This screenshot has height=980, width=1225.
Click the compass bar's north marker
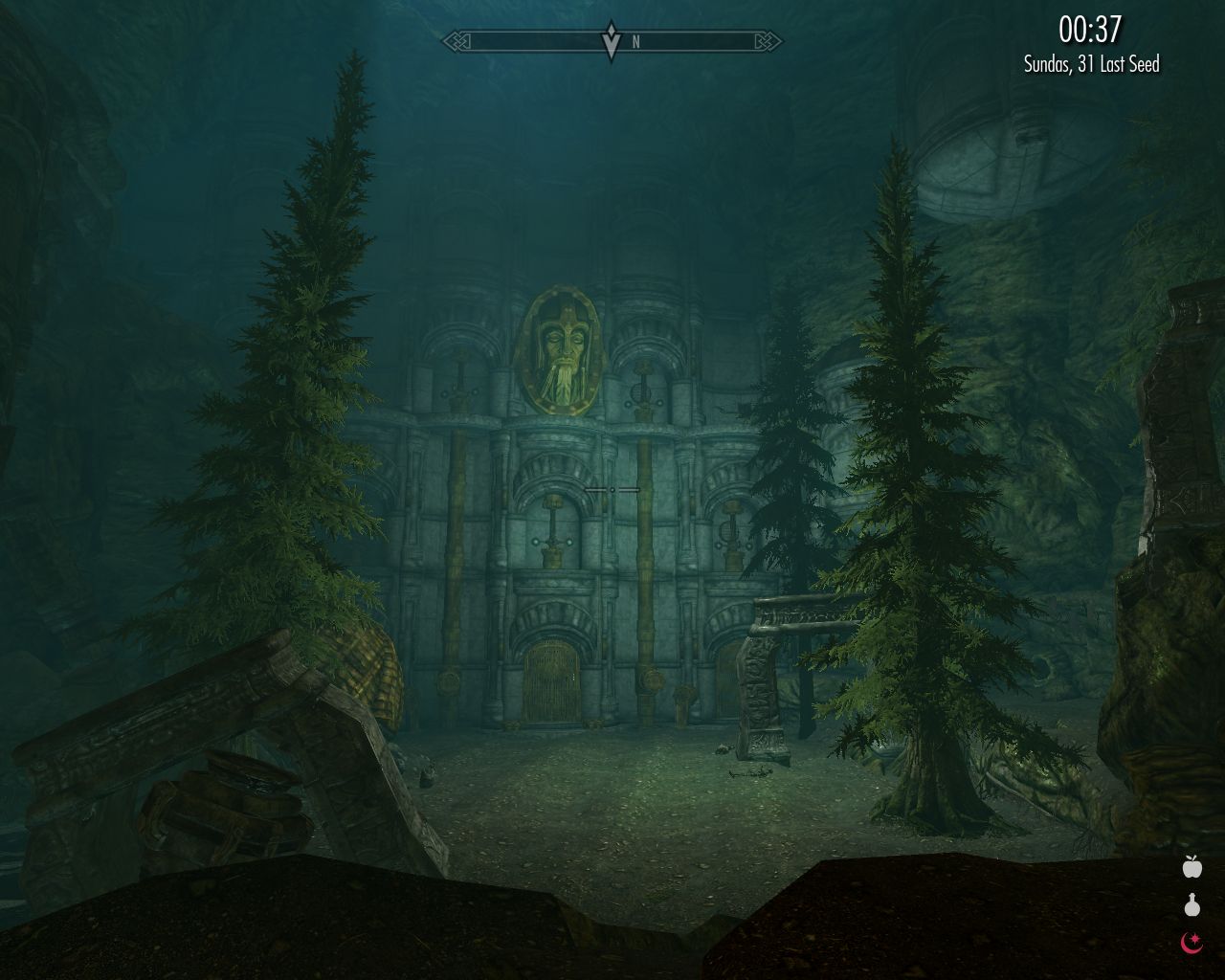tap(635, 42)
